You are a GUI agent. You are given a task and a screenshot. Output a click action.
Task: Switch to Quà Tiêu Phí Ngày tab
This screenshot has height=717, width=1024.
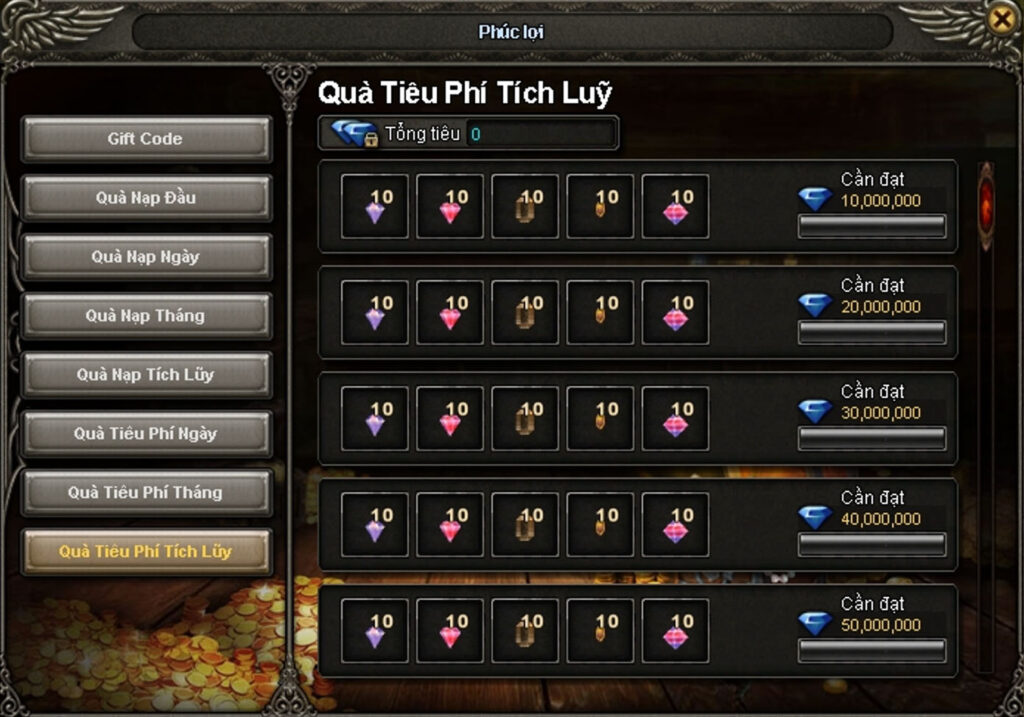146,434
